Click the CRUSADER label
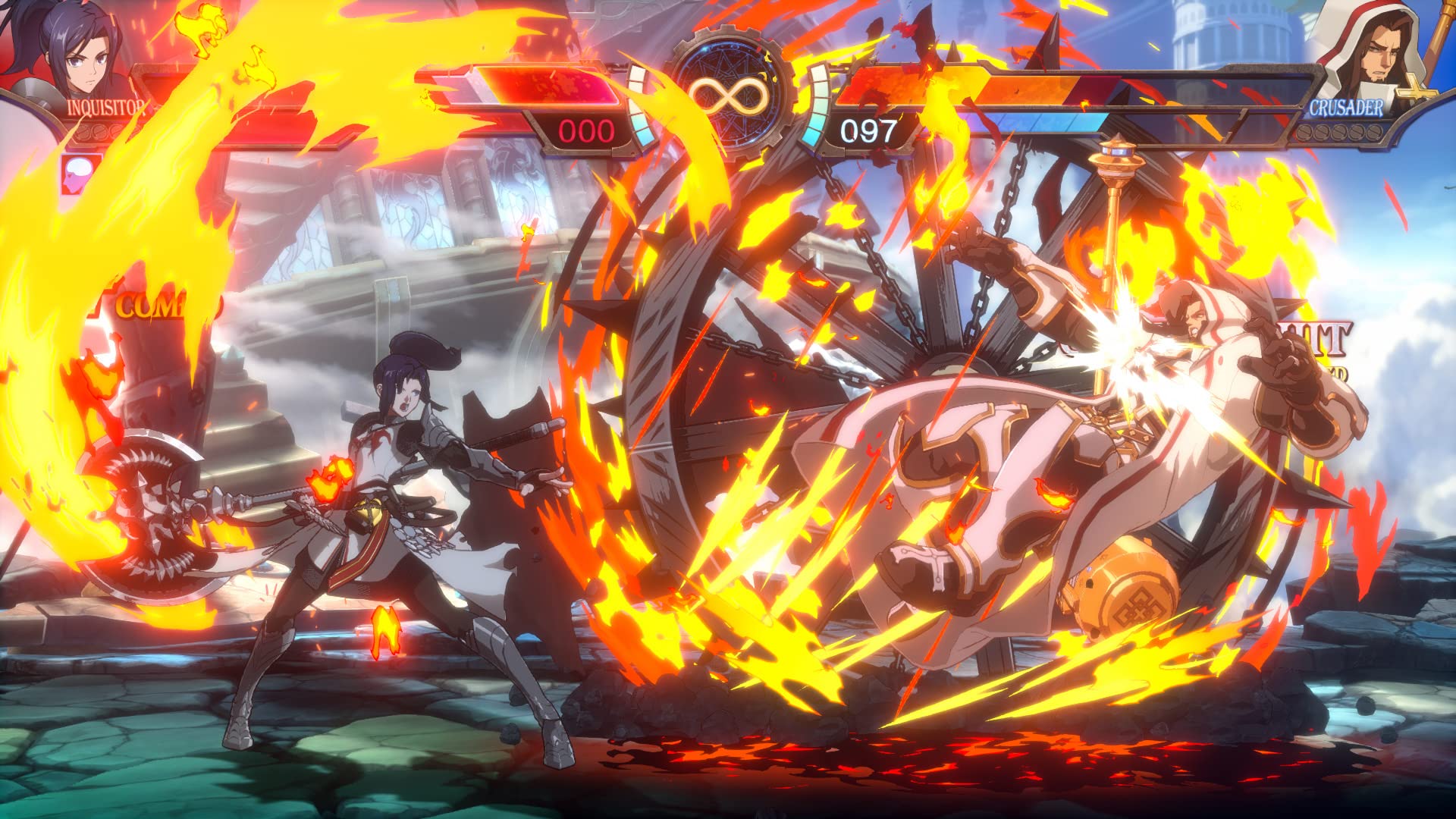 (1345, 107)
